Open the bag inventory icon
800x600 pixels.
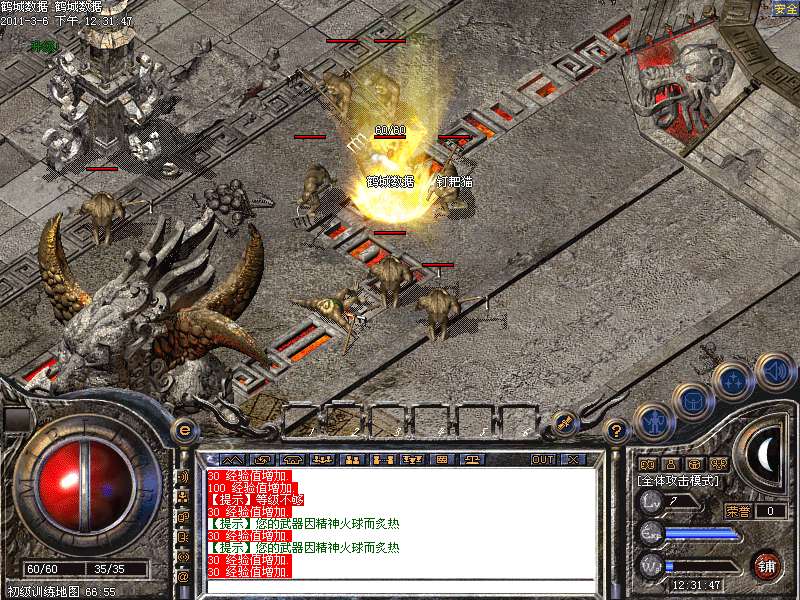pos(692,400)
